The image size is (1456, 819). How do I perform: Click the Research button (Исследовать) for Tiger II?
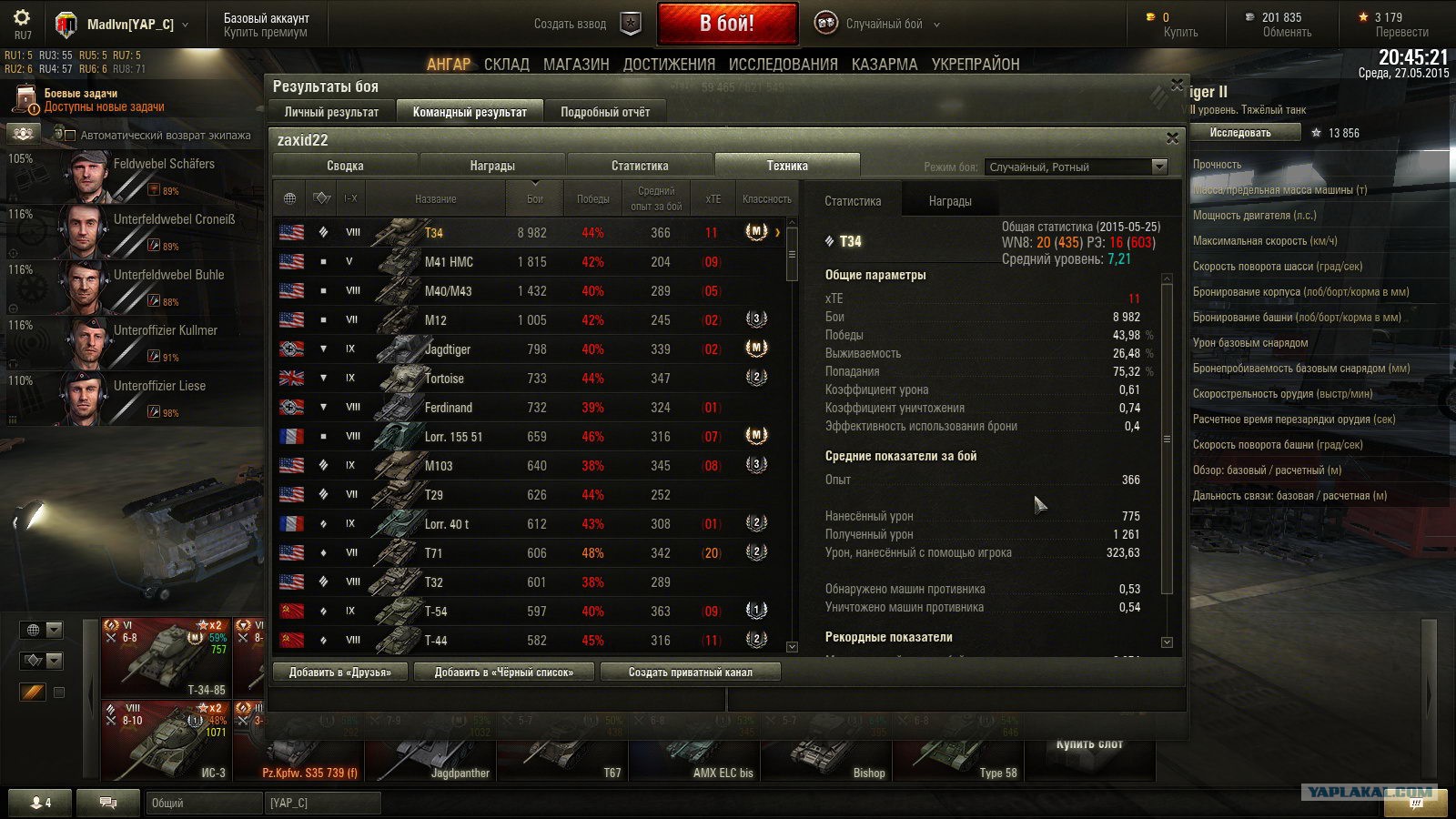[1240, 133]
